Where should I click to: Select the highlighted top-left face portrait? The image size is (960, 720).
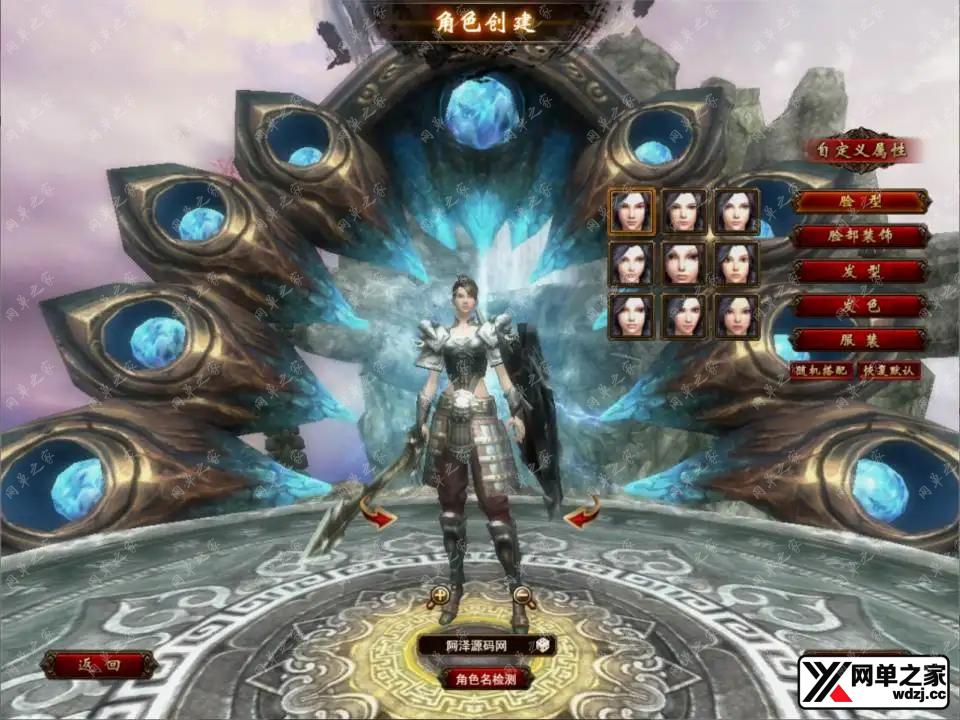(x=633, y=211)
